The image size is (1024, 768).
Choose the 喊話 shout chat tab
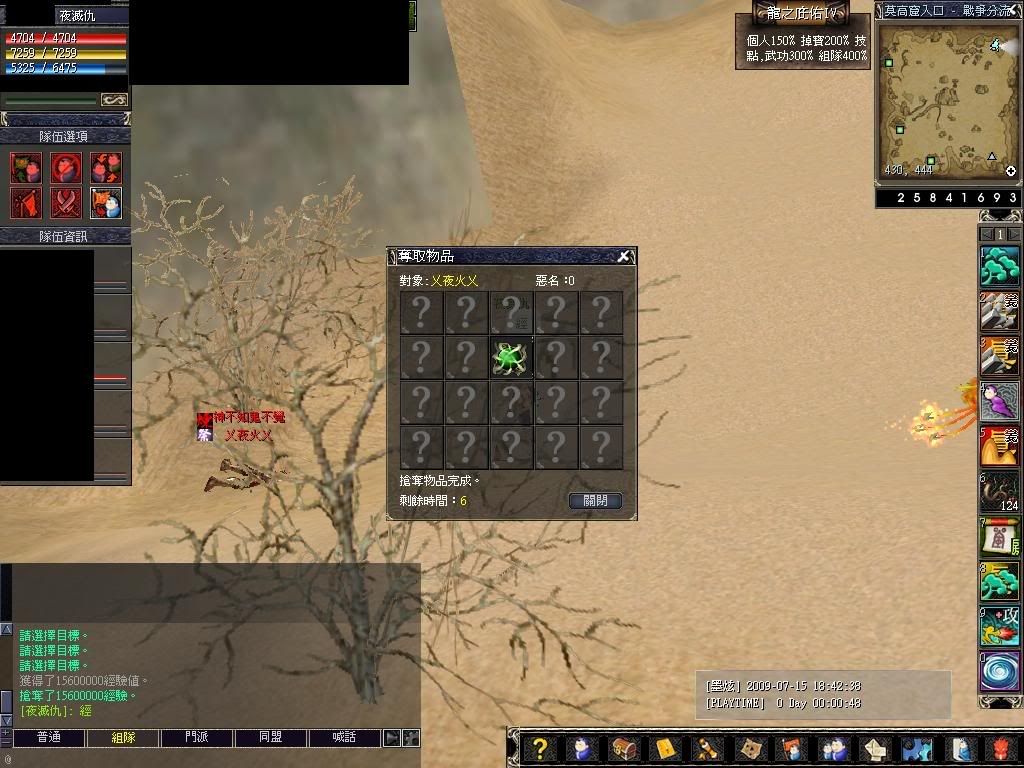pyautogui.click(x=345, y=738)
